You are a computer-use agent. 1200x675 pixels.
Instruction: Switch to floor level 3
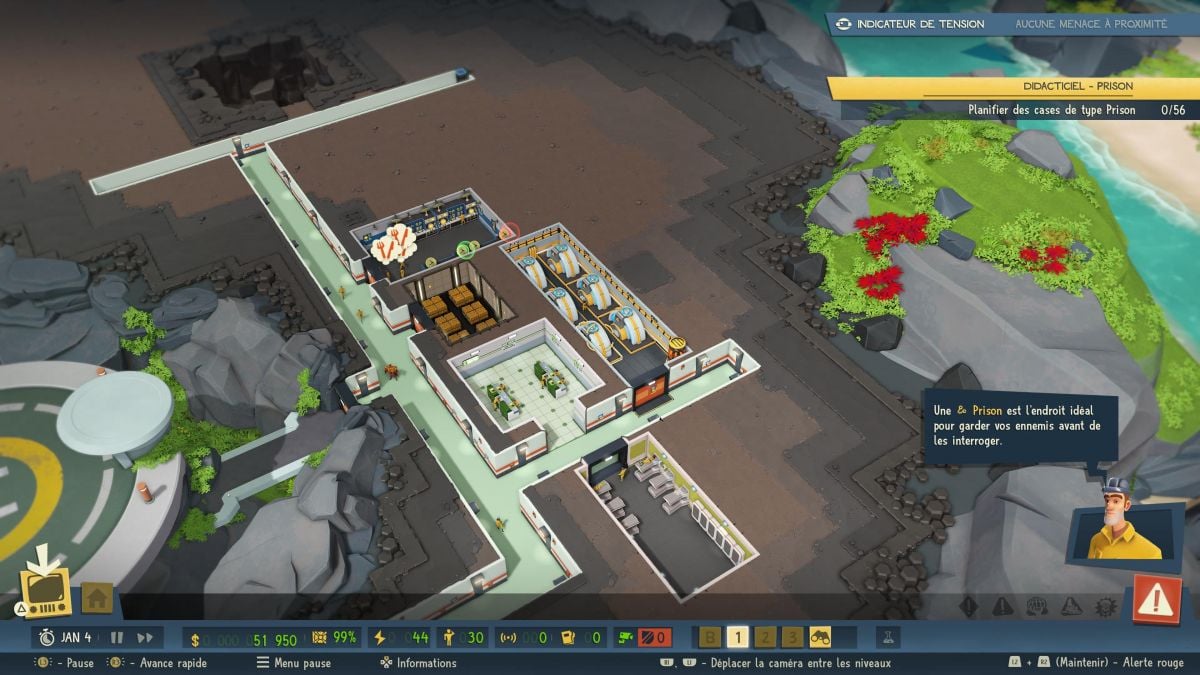pyautogui.click(x=792, y=637)
